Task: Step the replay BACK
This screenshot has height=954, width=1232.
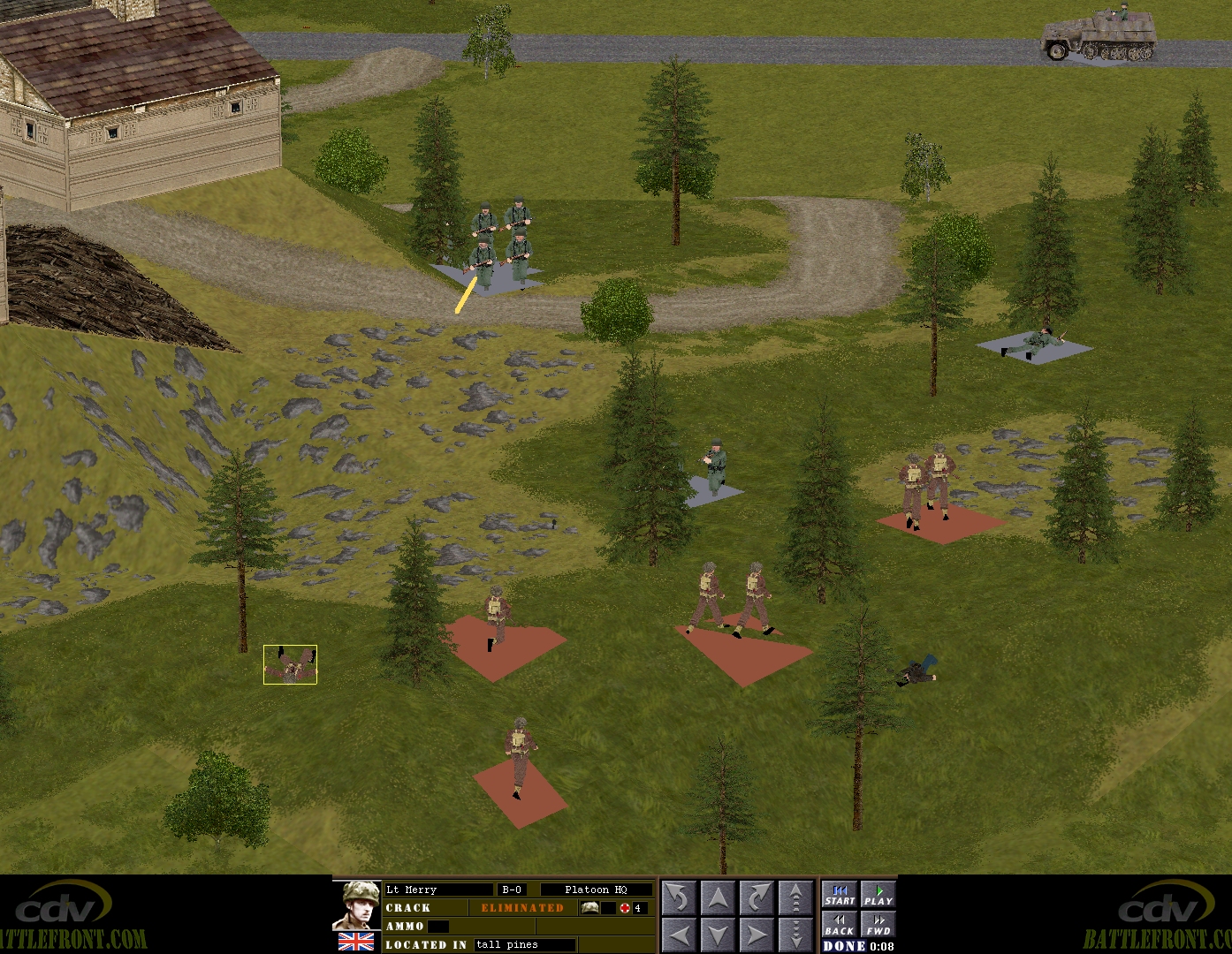Action: coord(840,924)
